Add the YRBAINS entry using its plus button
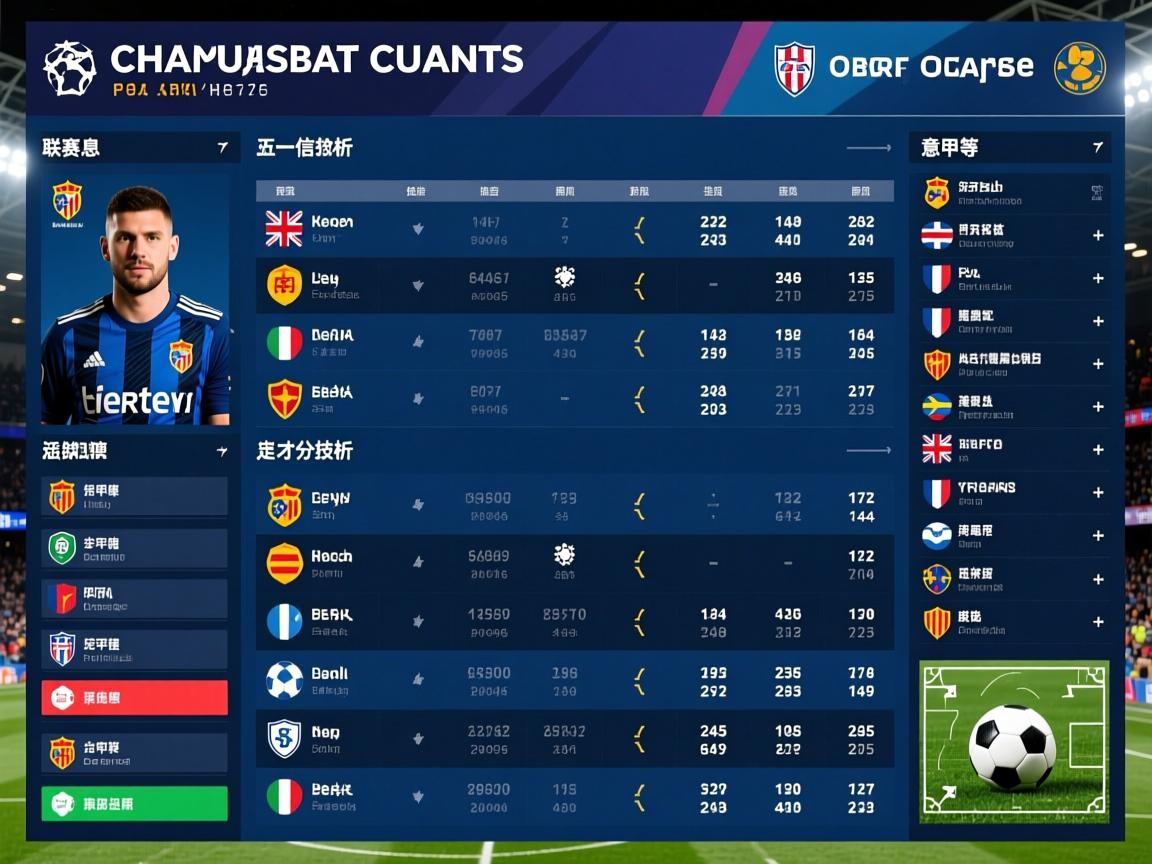The width and height of the screenshot is (1152, 864). point(1098,493)
